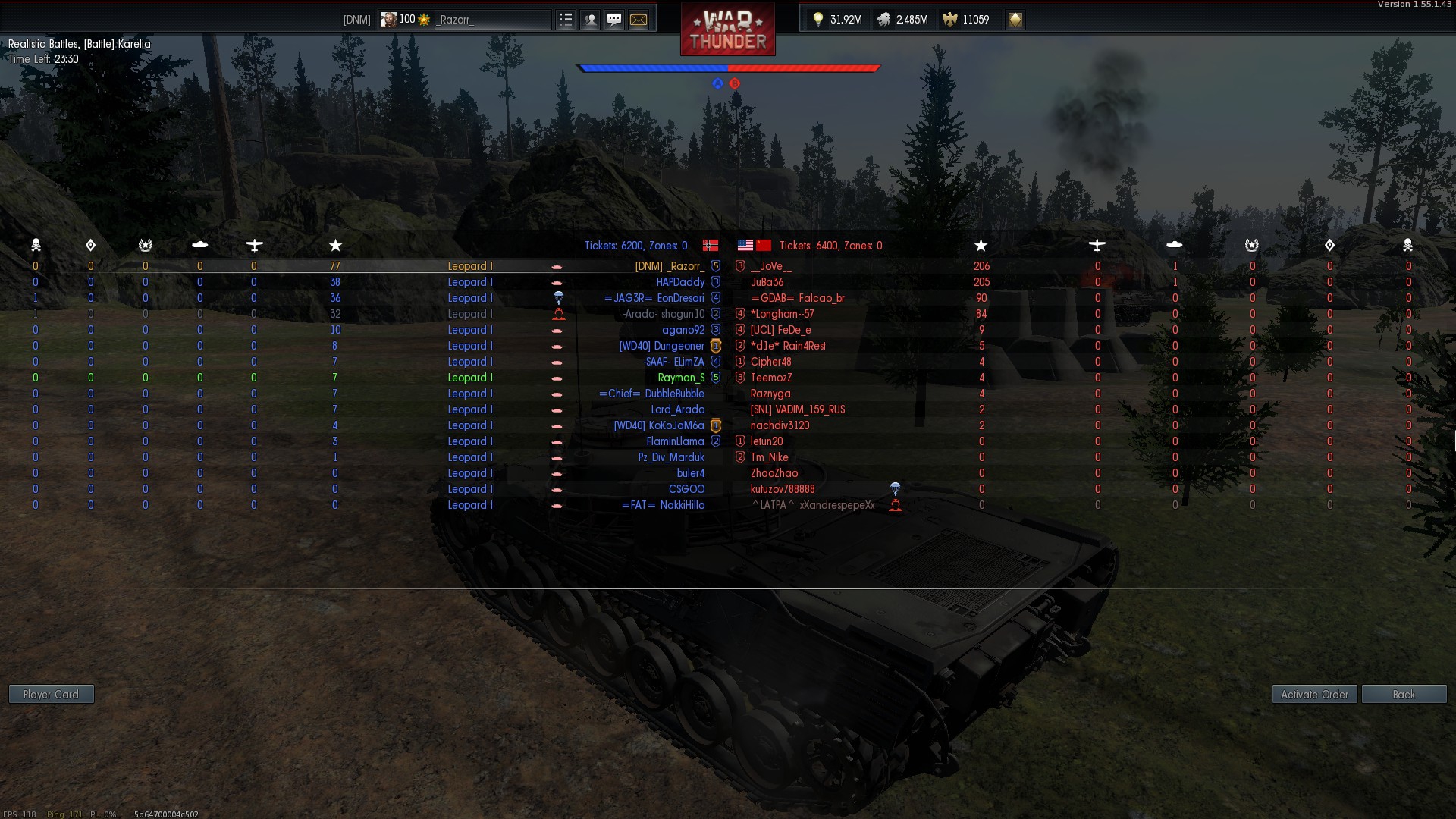Viewport: 1456px width, 819px height.
Task: Open the mail envelope icon
Action: pos(639,20)
